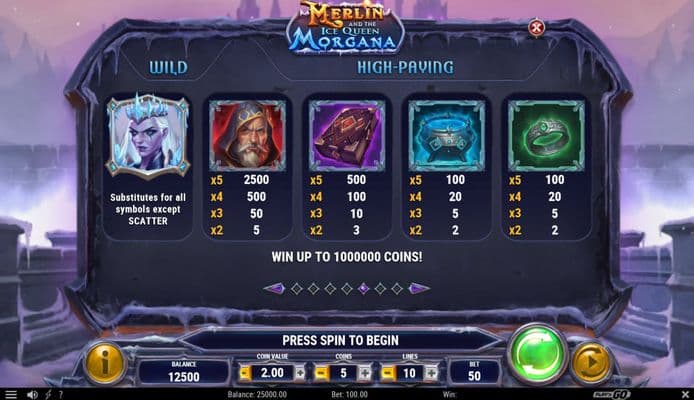
Task: Close the paytable with the red X
Action: [536, 28]
